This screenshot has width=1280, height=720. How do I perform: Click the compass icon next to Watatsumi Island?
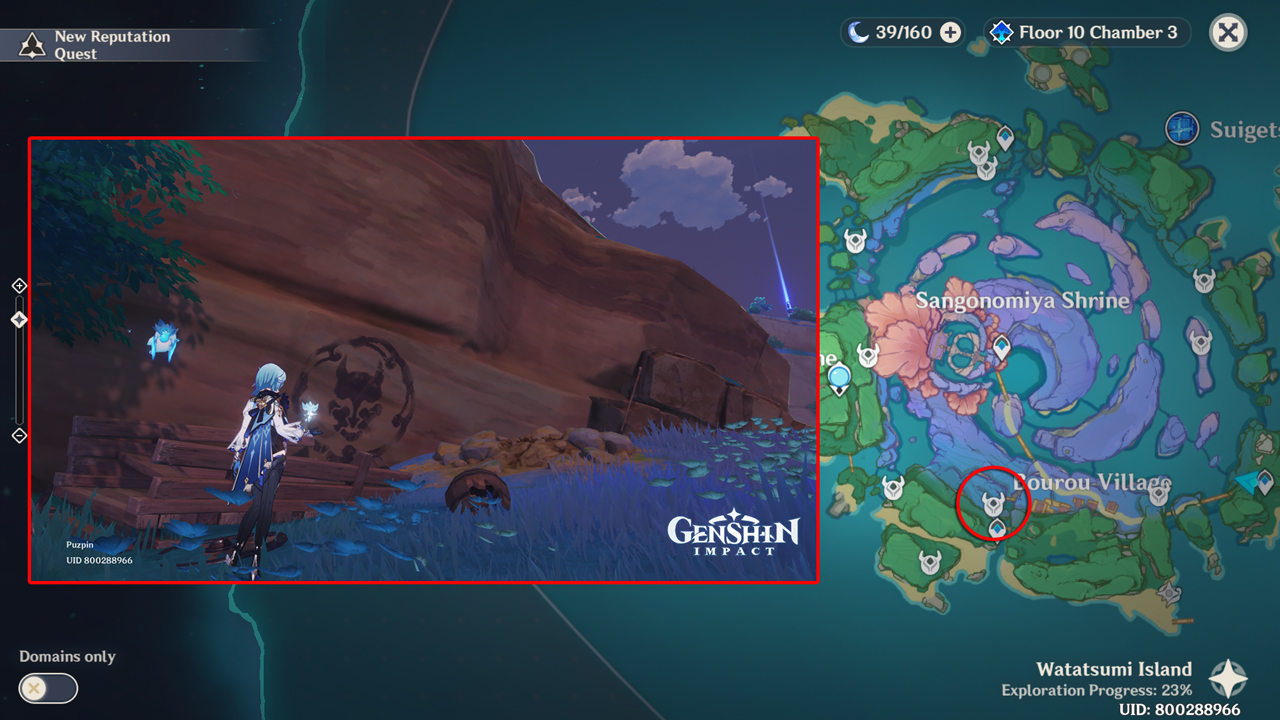[1228, 676]
